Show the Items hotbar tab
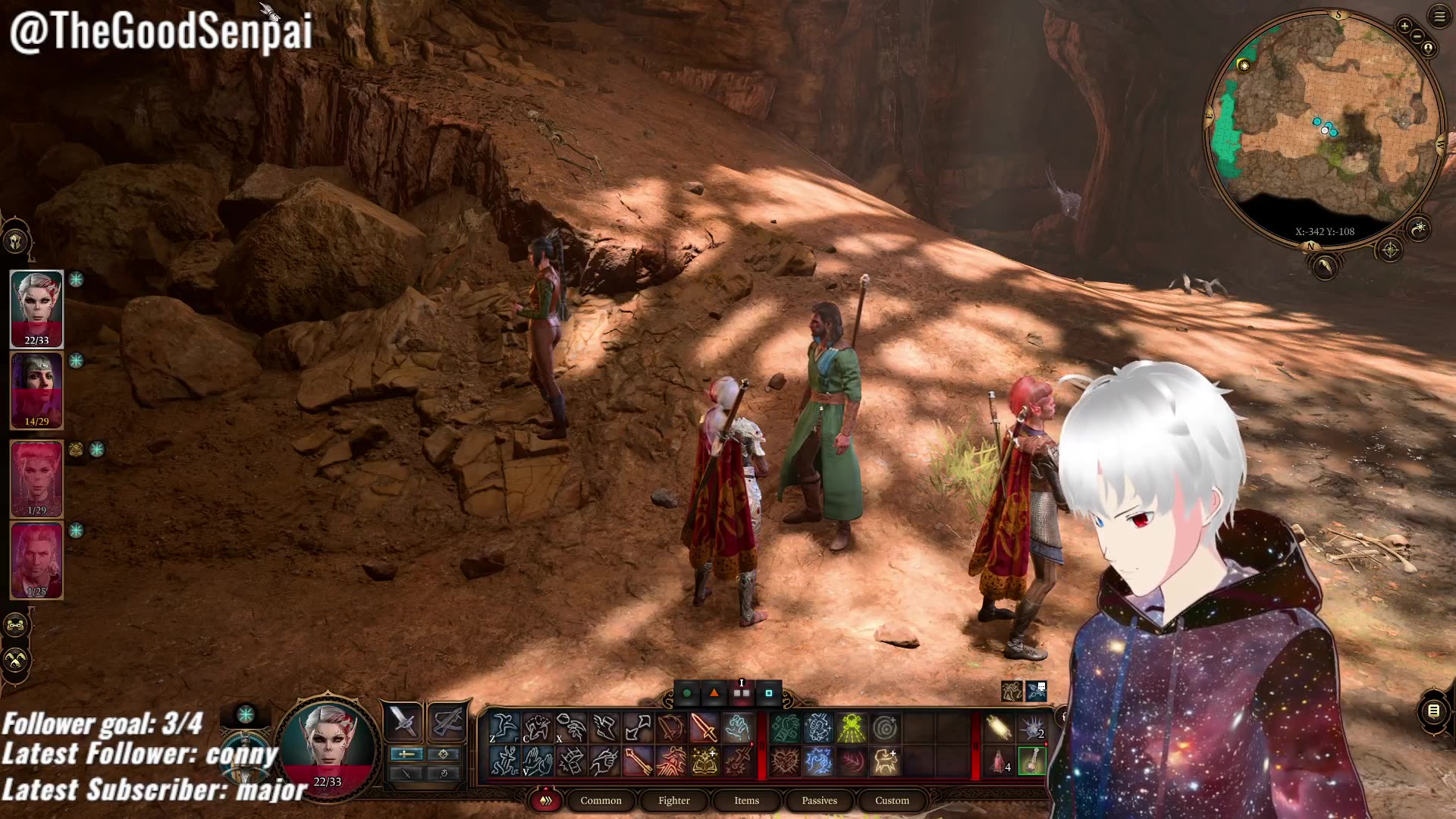1456x819 pixels. click(x=746, y=800)
